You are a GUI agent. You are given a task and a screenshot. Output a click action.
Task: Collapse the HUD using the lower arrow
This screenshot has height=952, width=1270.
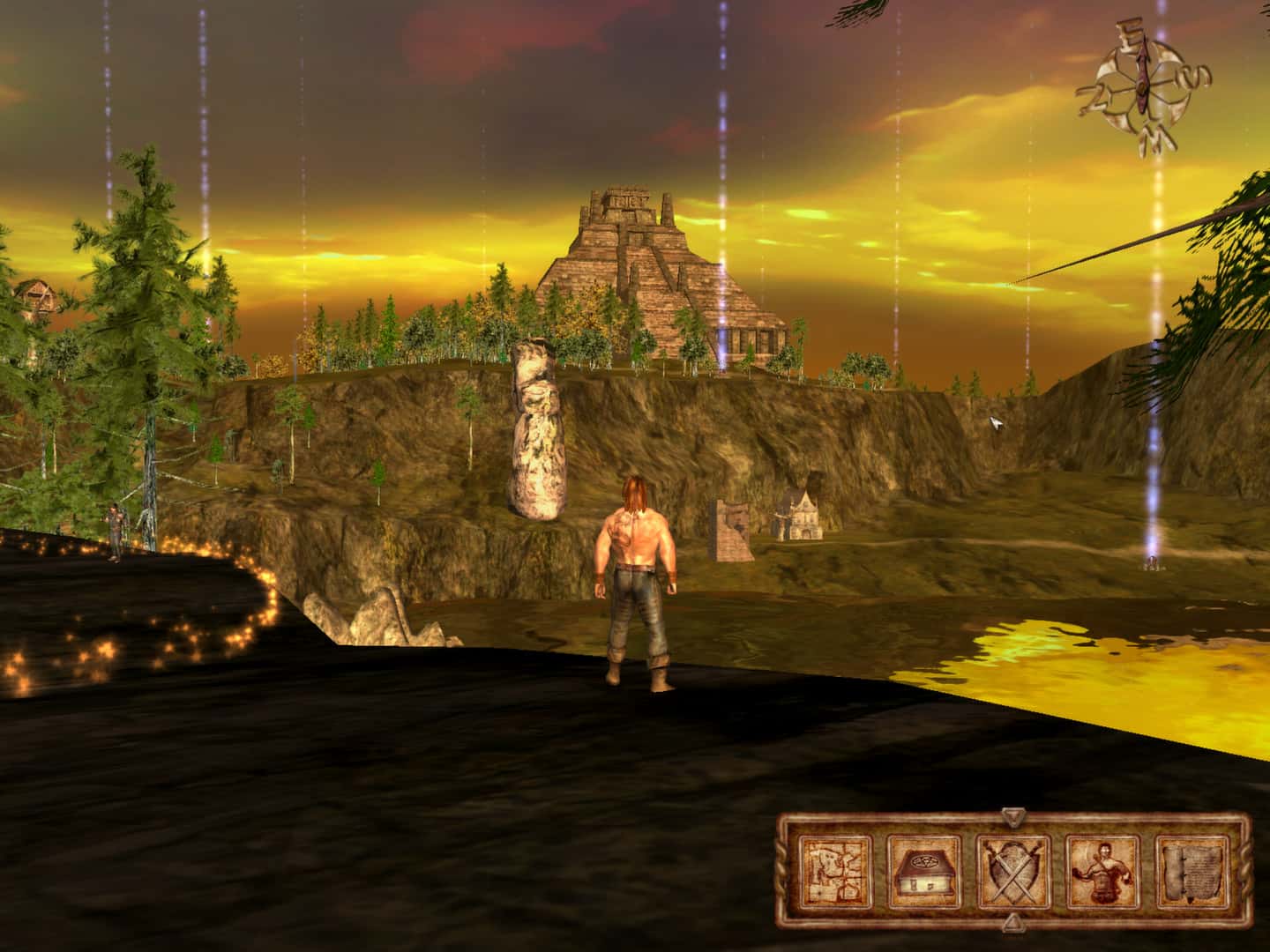pyautogui.click(x=1012, y=922)
